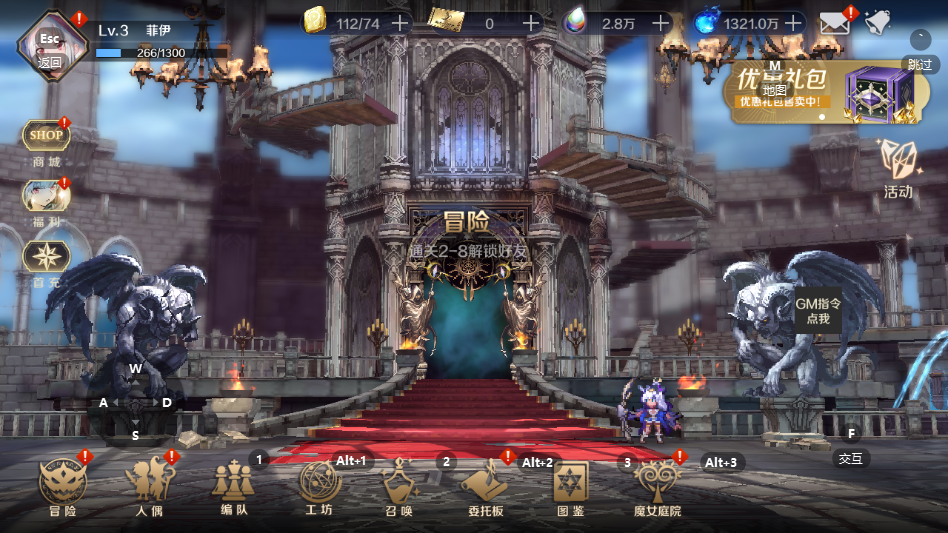Open the 魔女庭院 witch courtyard
This screenshot has height=533, width=948.
pyautogui.click(x=657, y=485)
